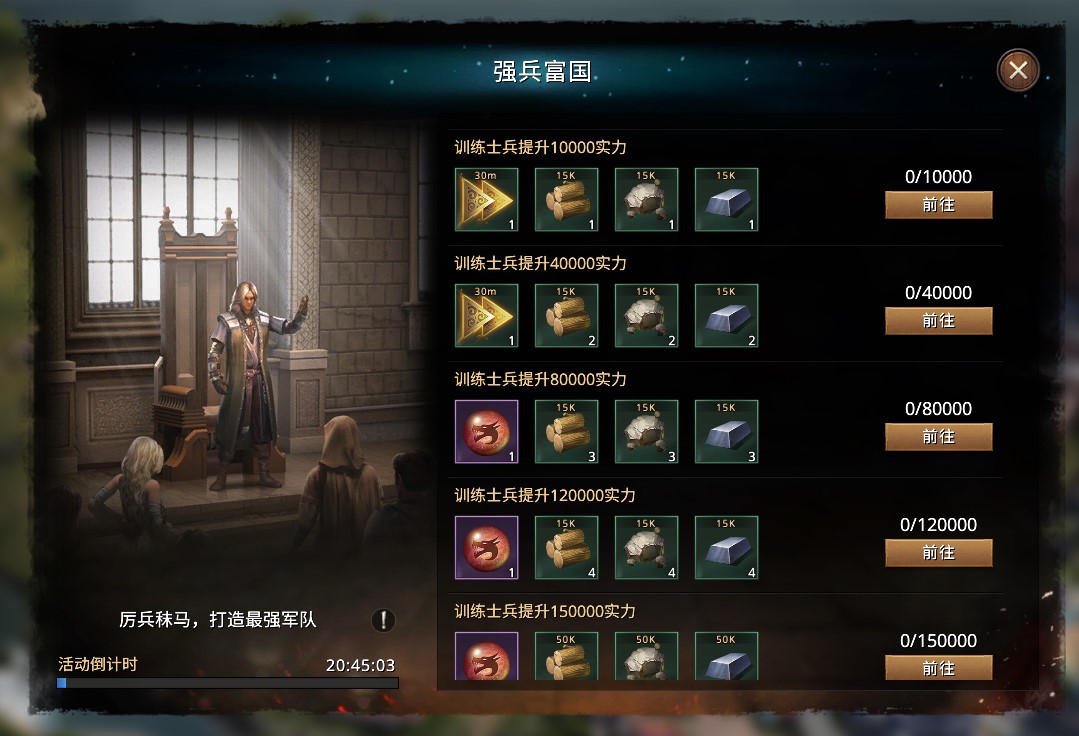Screen dimensions: 1079x736
Task: Inspect the 15K wood reward in 10000 row
Action: [x=566, y=200]
